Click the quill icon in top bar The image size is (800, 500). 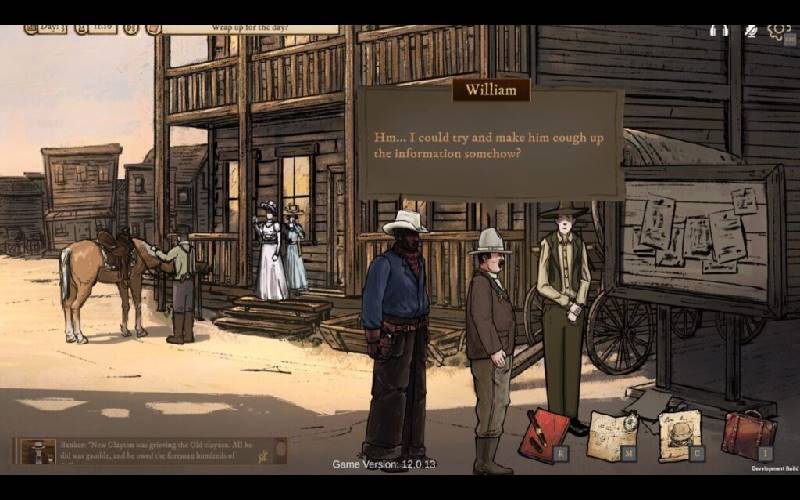coord(750,31)
